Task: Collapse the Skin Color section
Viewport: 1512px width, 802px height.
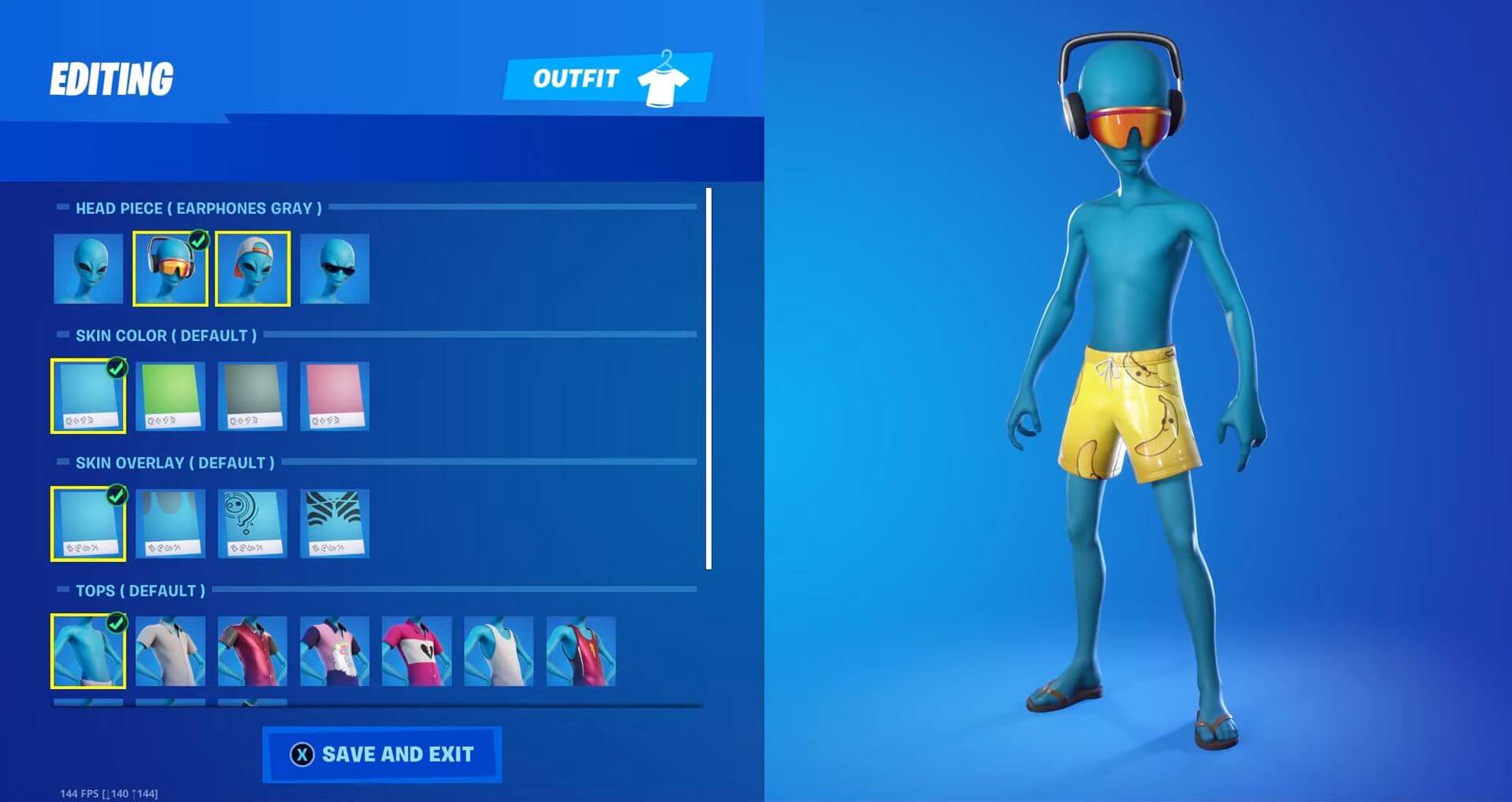Action: pos(62,335)
